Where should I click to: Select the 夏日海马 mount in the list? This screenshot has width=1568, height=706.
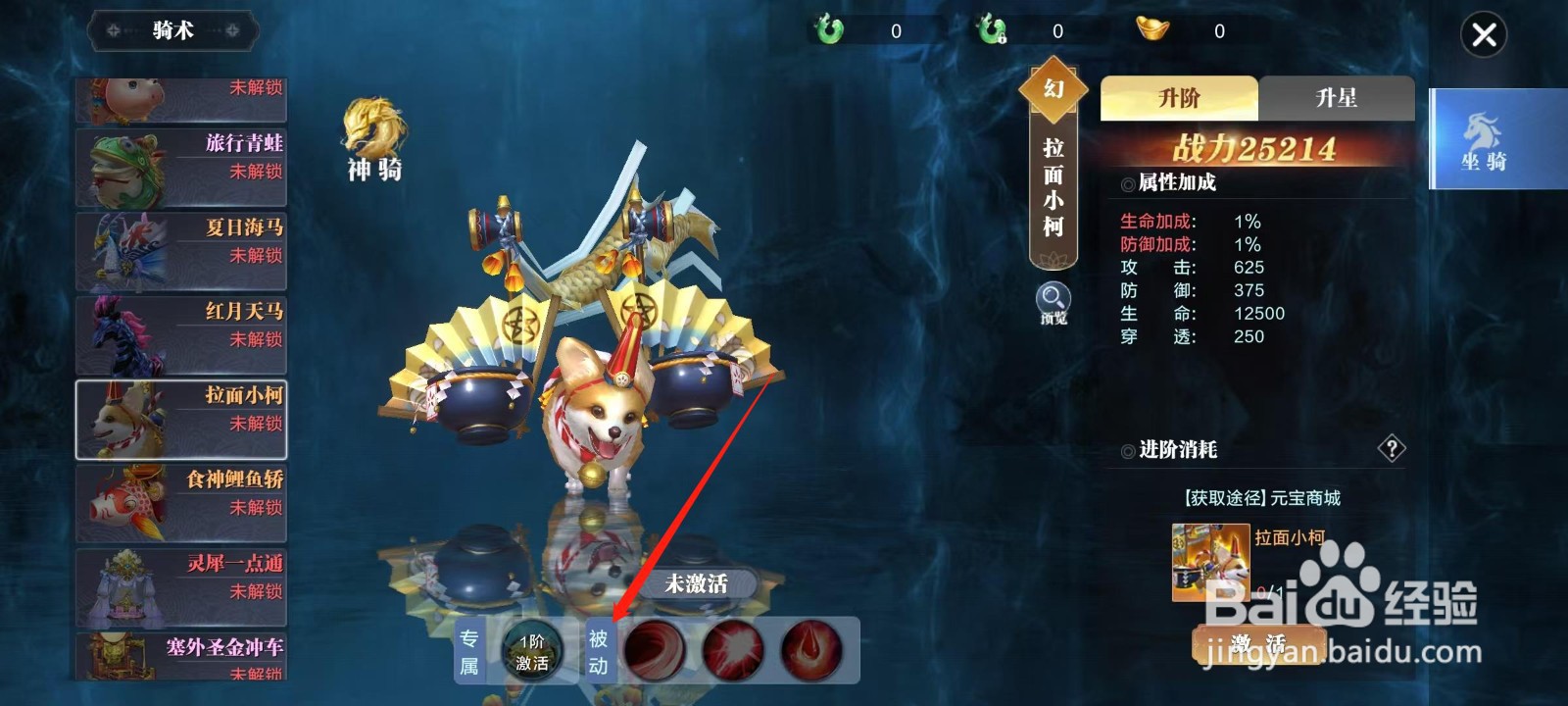pos(181,251)
